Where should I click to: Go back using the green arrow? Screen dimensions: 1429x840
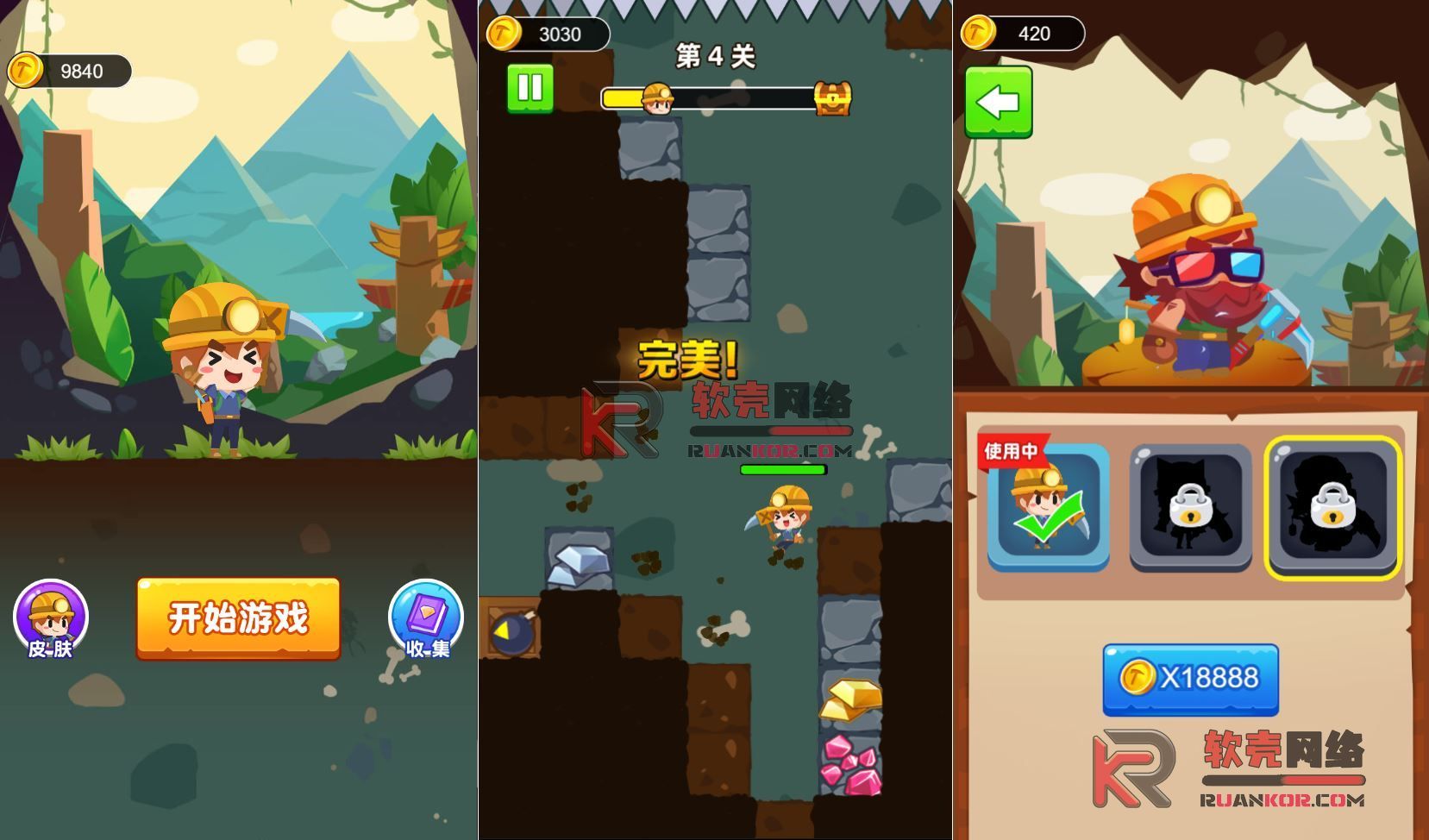point(998,102)
